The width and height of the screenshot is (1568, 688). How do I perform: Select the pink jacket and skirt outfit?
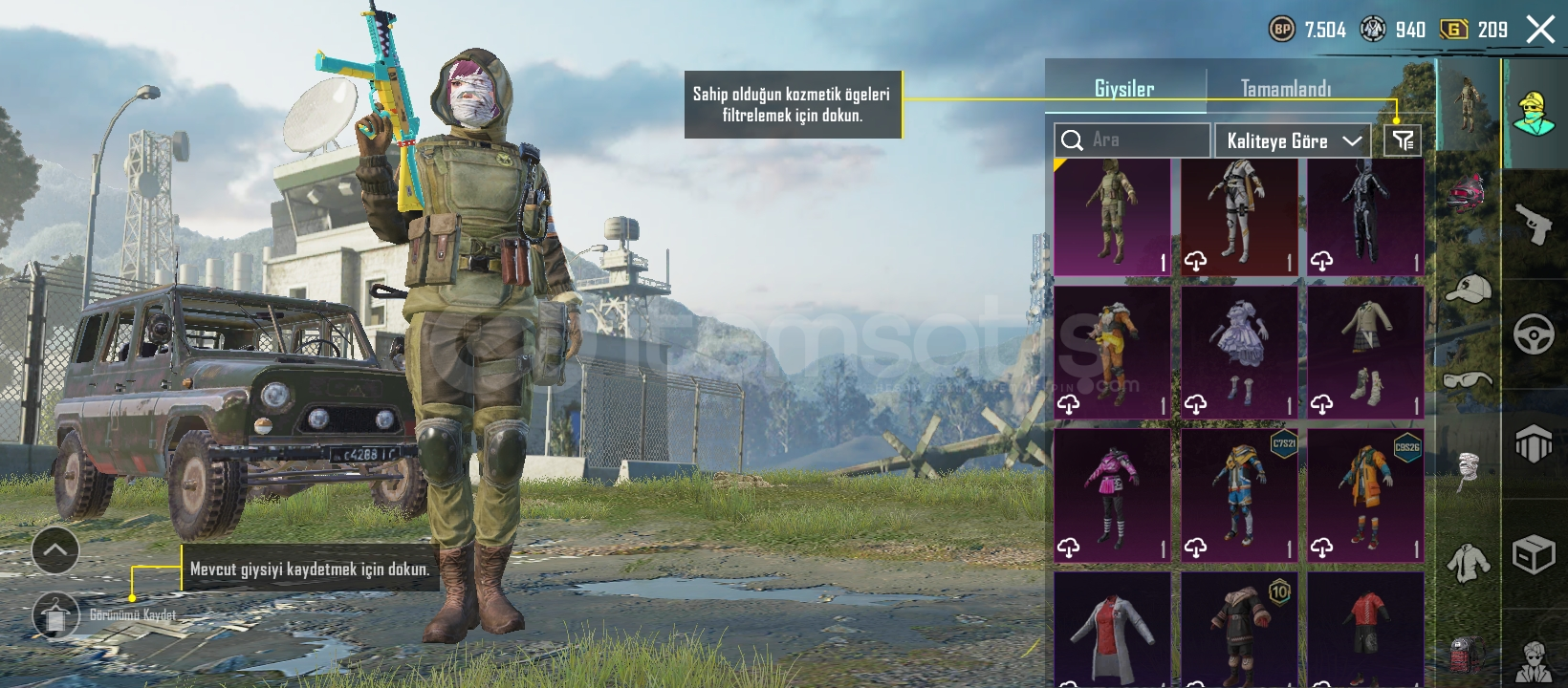[1112, 495]
